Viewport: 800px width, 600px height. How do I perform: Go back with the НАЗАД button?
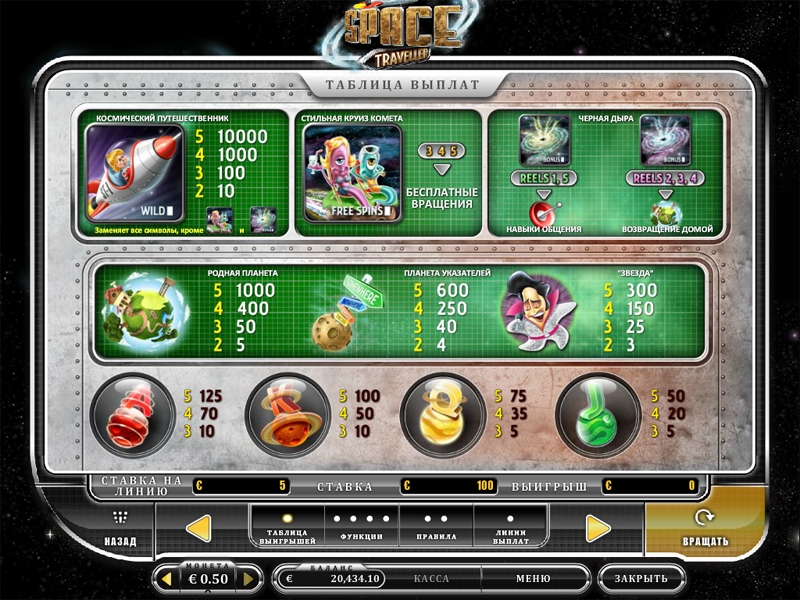pyautogui.click(x=120, y=529)
